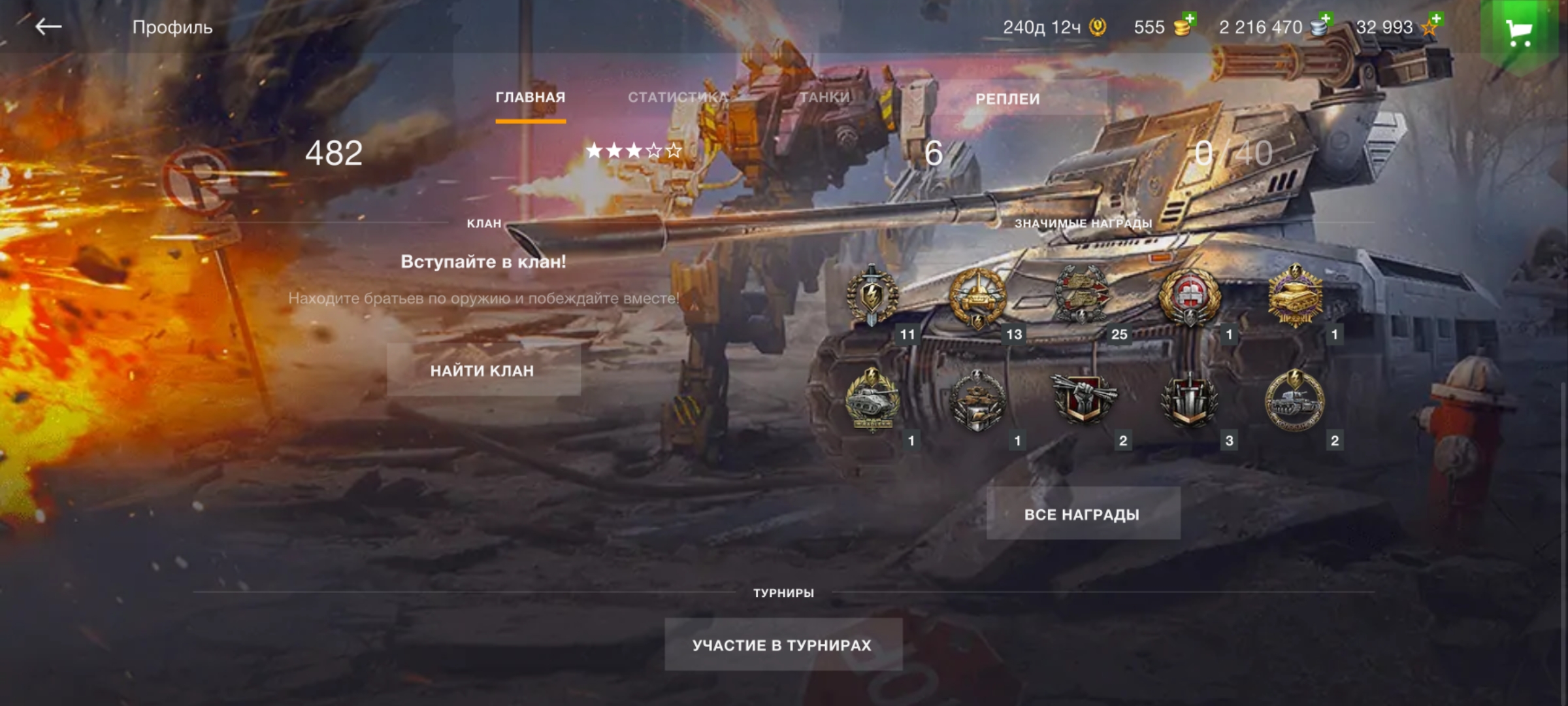The height and width of the screenshot is (706, 1568).
Task: Click the Найти клан button
Action: [483, 371]
